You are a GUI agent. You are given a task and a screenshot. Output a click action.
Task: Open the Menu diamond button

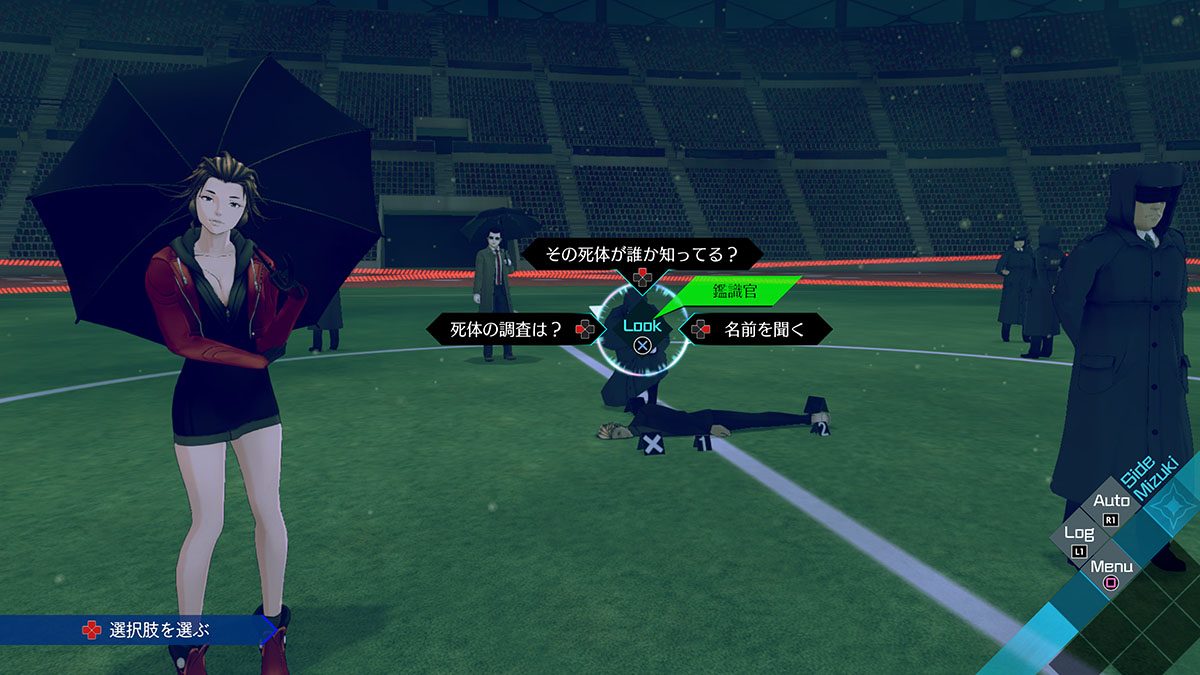click(1111, 572)
